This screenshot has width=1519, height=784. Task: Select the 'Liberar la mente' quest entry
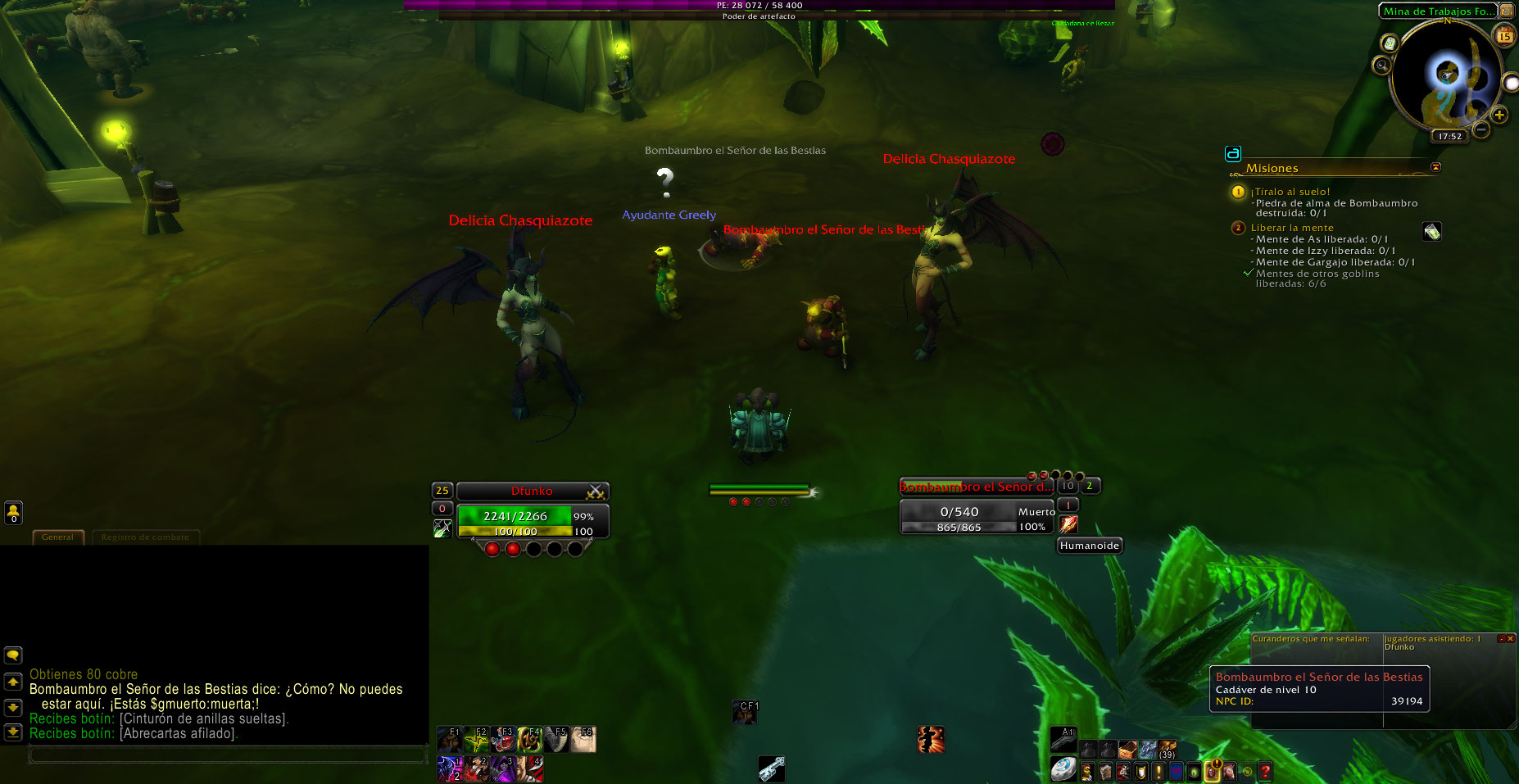[x=1292, y=228]
